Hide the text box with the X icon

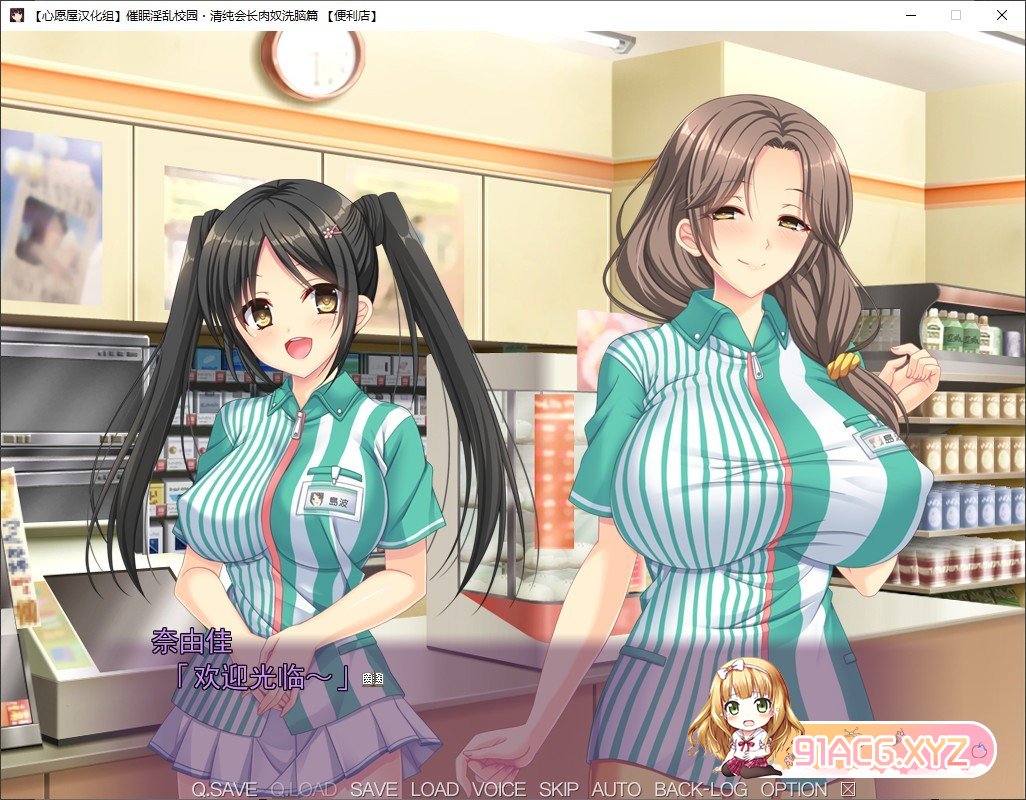(848, 789)
